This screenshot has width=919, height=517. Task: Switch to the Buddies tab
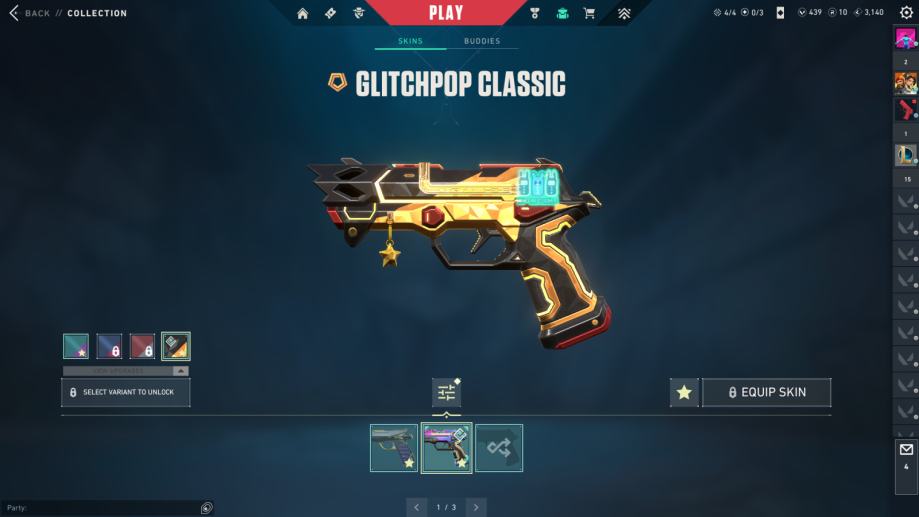point(482,41)
